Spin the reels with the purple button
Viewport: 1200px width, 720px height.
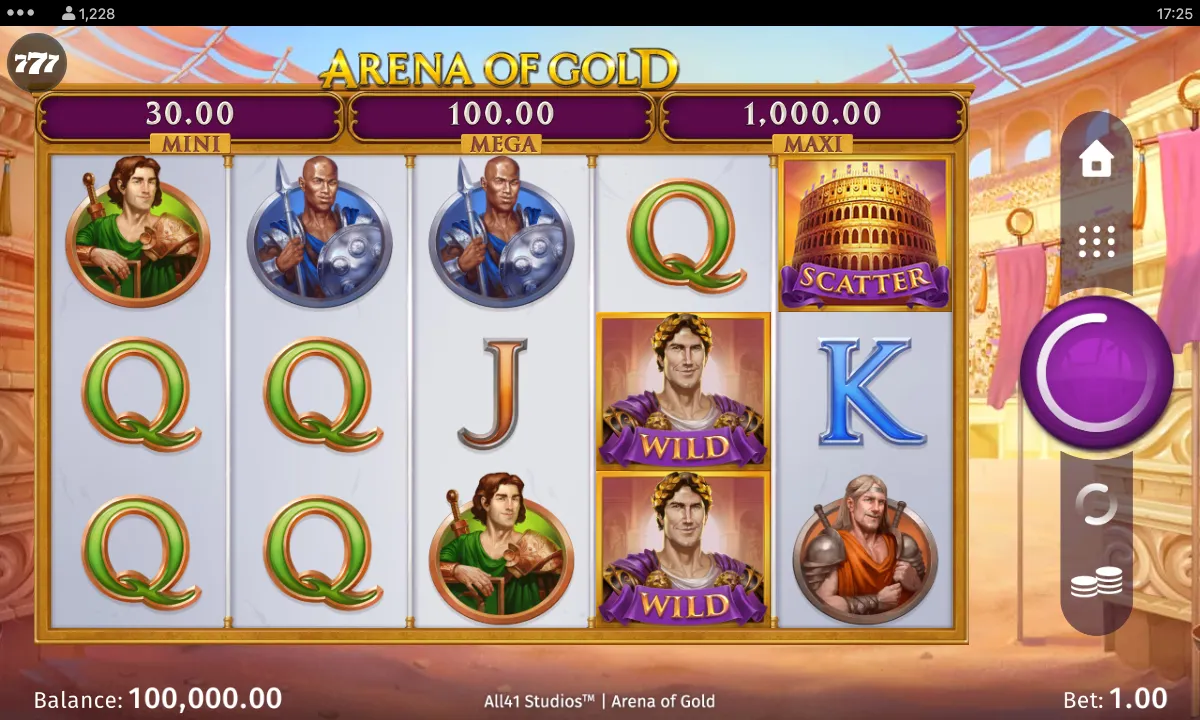(1096, 372)
